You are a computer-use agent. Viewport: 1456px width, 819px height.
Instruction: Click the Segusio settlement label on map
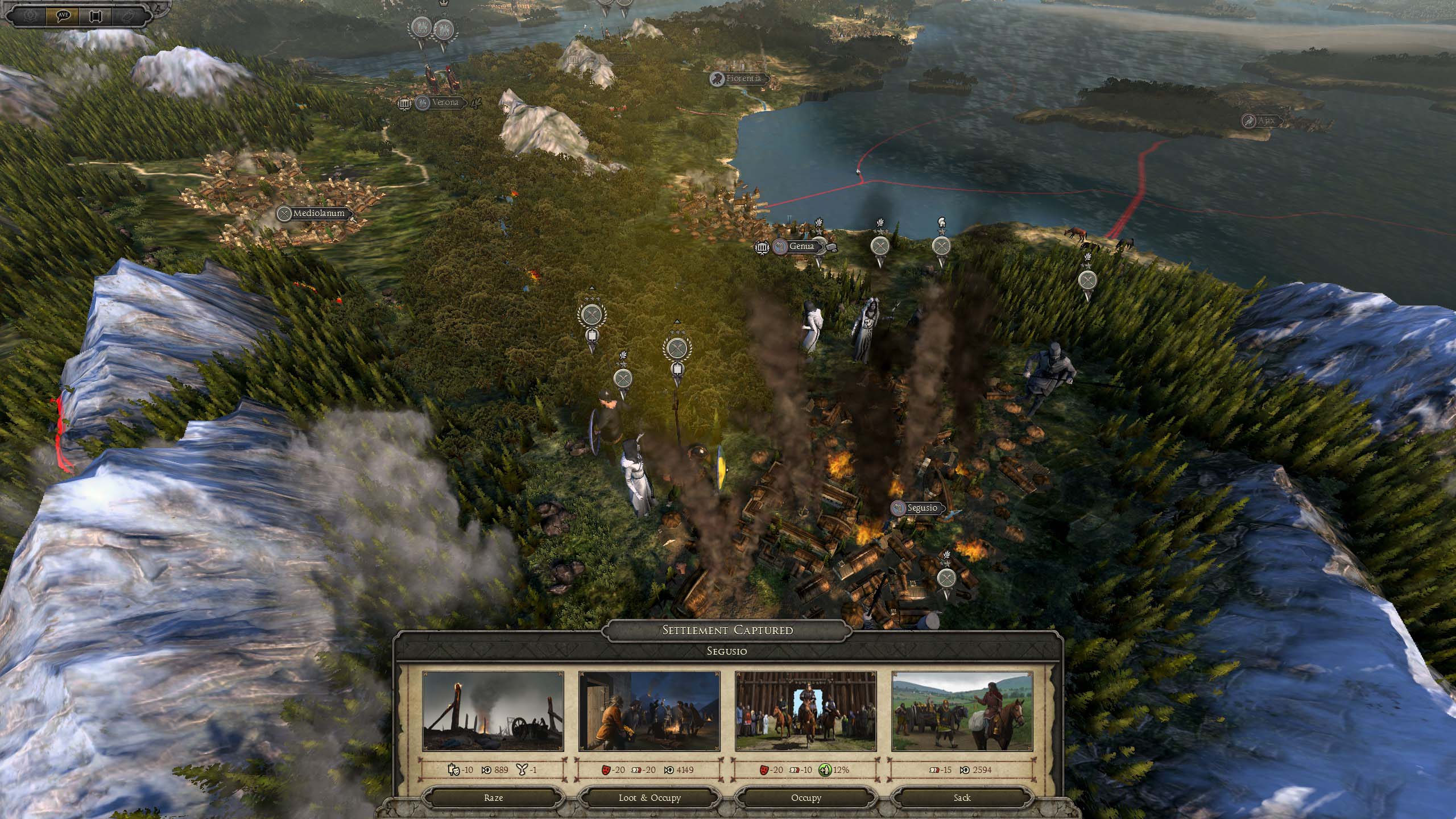(921, 508)
